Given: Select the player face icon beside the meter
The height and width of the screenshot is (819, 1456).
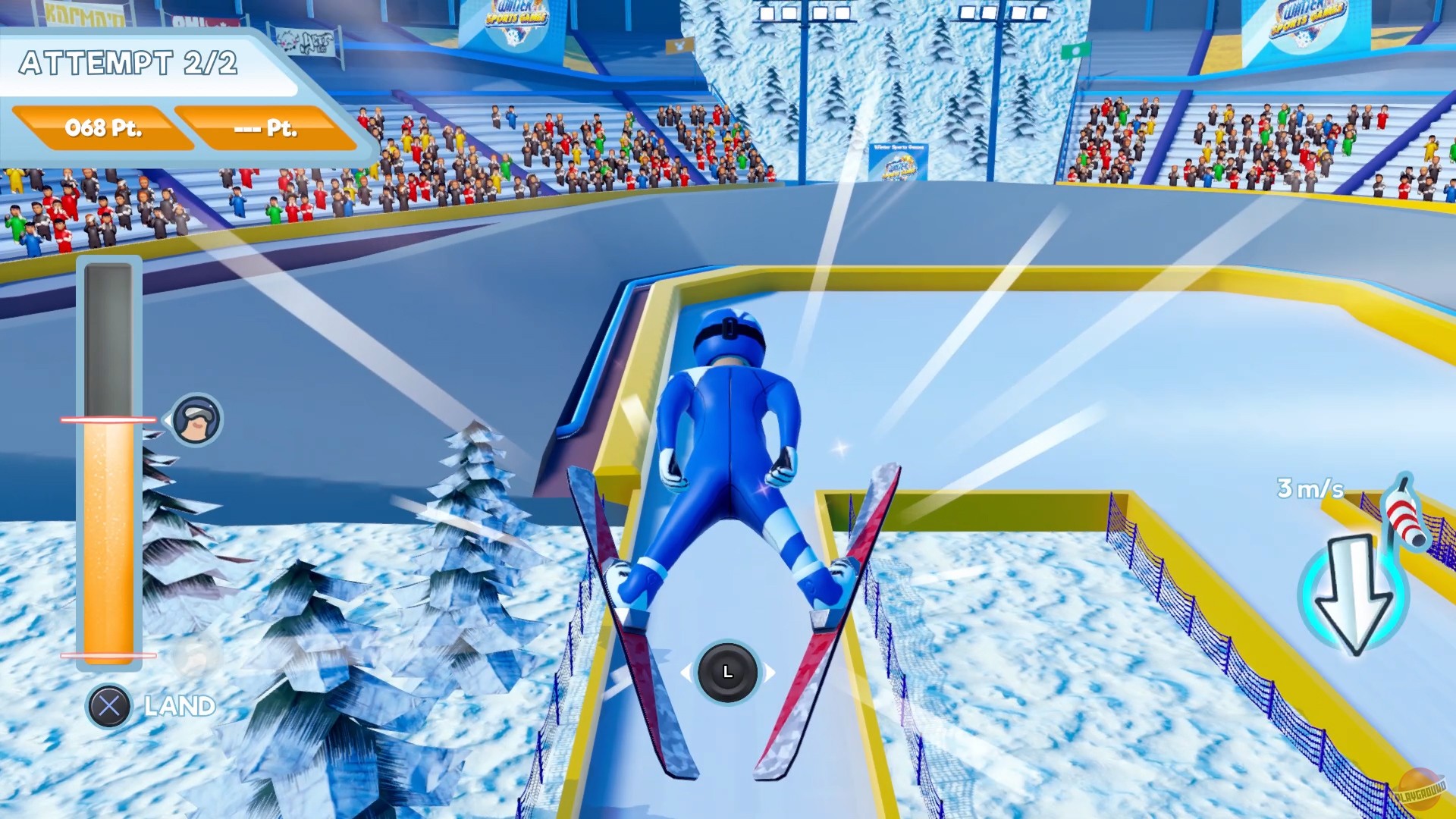Looking at the screenshot, I should pyautogui.click(x=196, y=421).
